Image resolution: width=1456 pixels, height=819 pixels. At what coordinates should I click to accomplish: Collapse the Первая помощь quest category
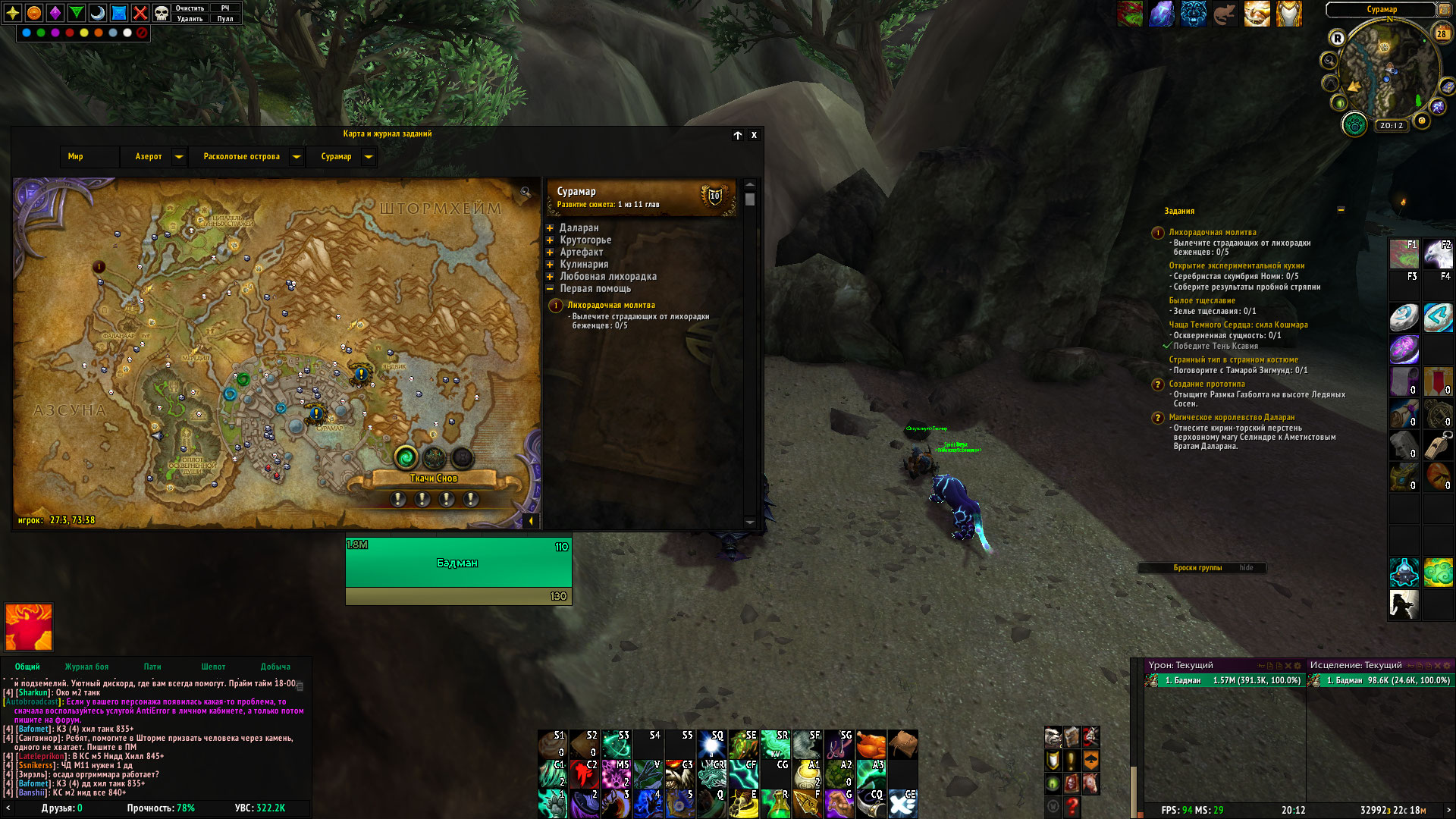[x=551, y=289]
